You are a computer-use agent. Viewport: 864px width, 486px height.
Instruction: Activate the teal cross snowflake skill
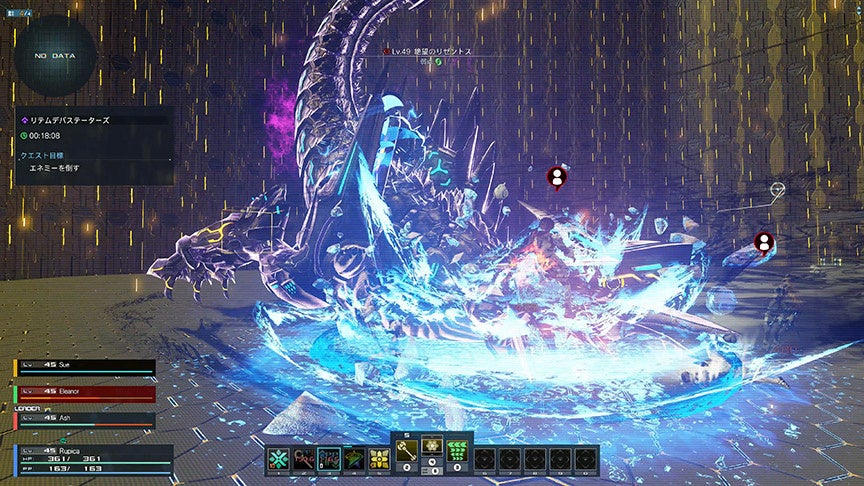tap(278, 459)
